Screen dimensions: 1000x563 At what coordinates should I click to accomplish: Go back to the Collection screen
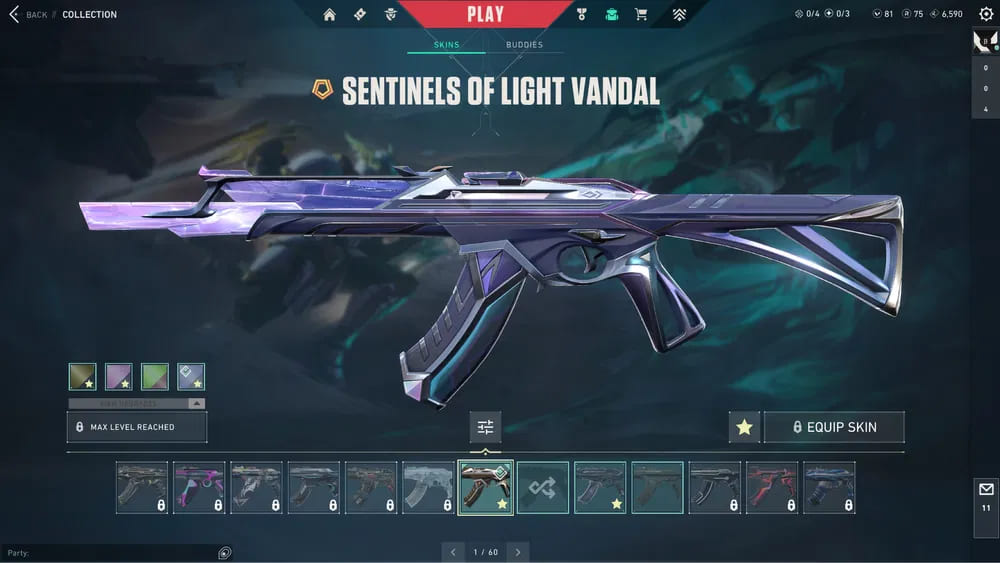tap(28, 15)
